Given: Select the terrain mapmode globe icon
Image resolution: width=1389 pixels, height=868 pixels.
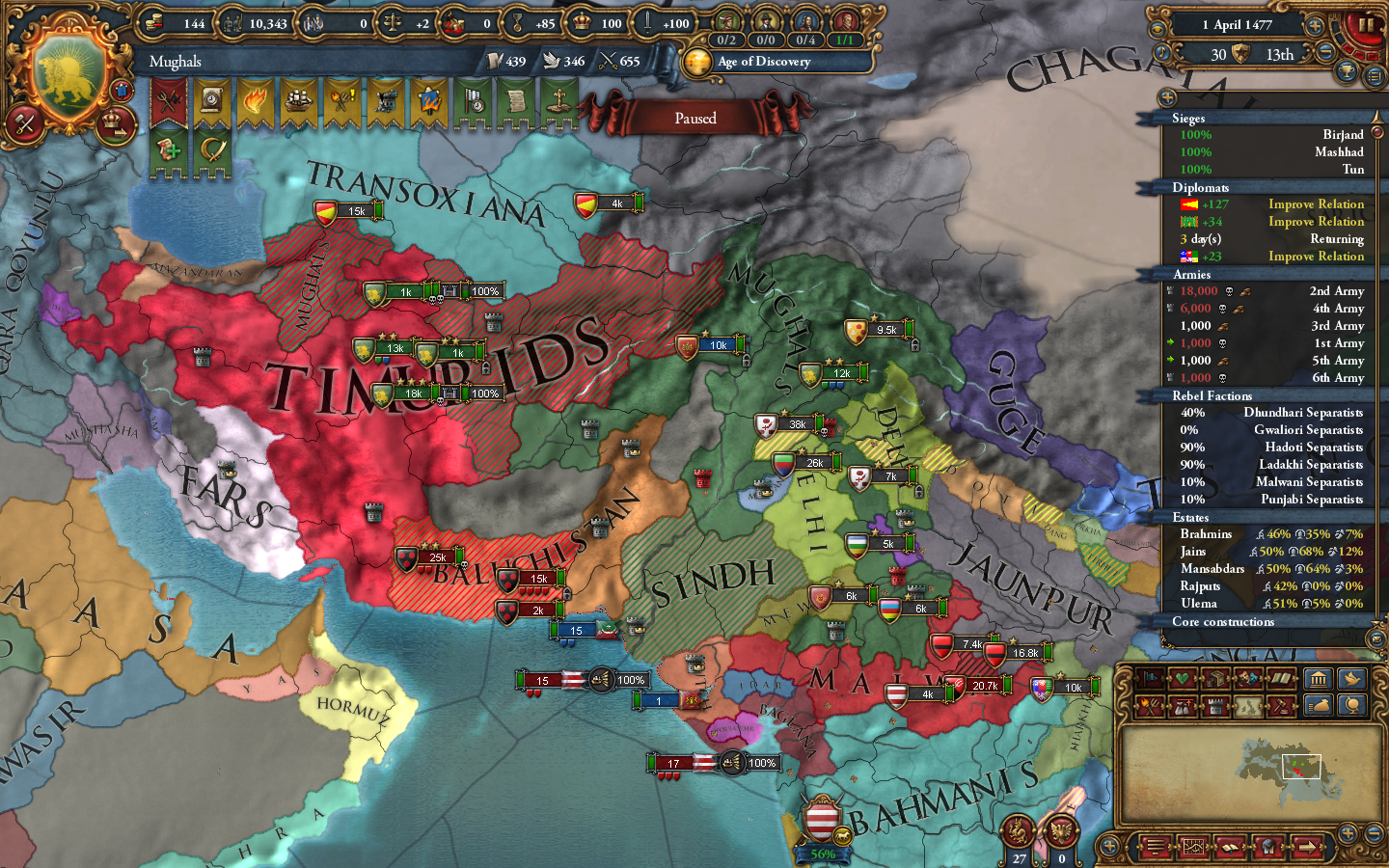Looking at the screenshot, I should (x=1350, y=705).
